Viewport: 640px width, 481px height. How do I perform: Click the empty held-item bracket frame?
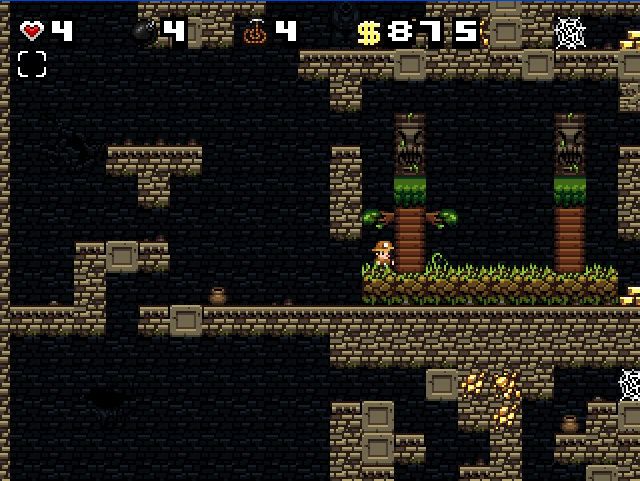click(x=32, y=65)
